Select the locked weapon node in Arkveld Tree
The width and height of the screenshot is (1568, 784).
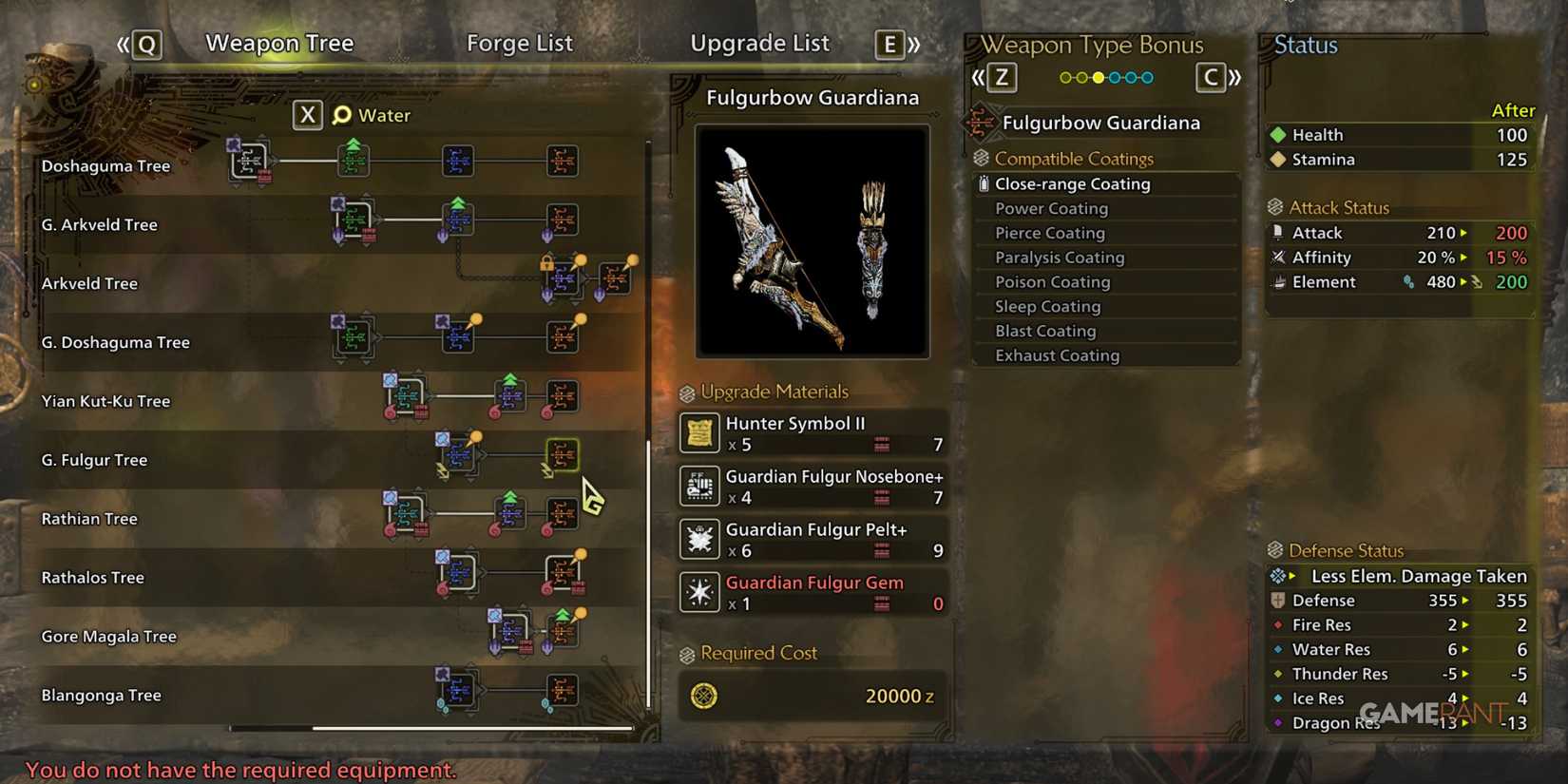tap(564, 276)
